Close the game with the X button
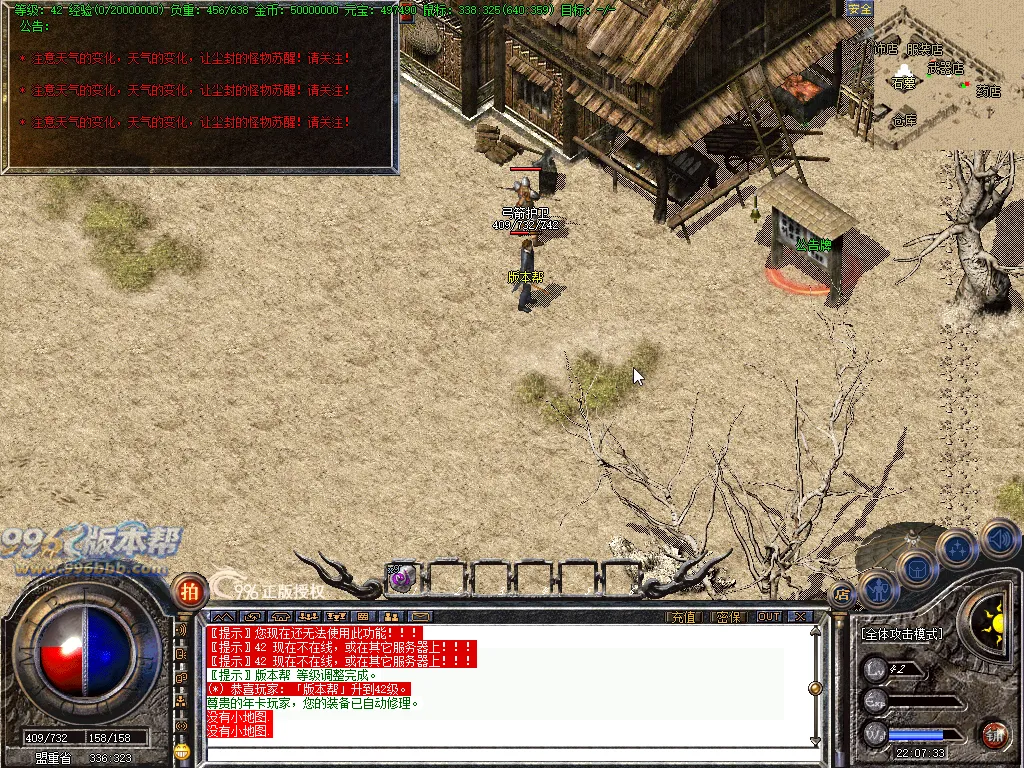Viewport: 1024px width, 768px height. point(799,617)
